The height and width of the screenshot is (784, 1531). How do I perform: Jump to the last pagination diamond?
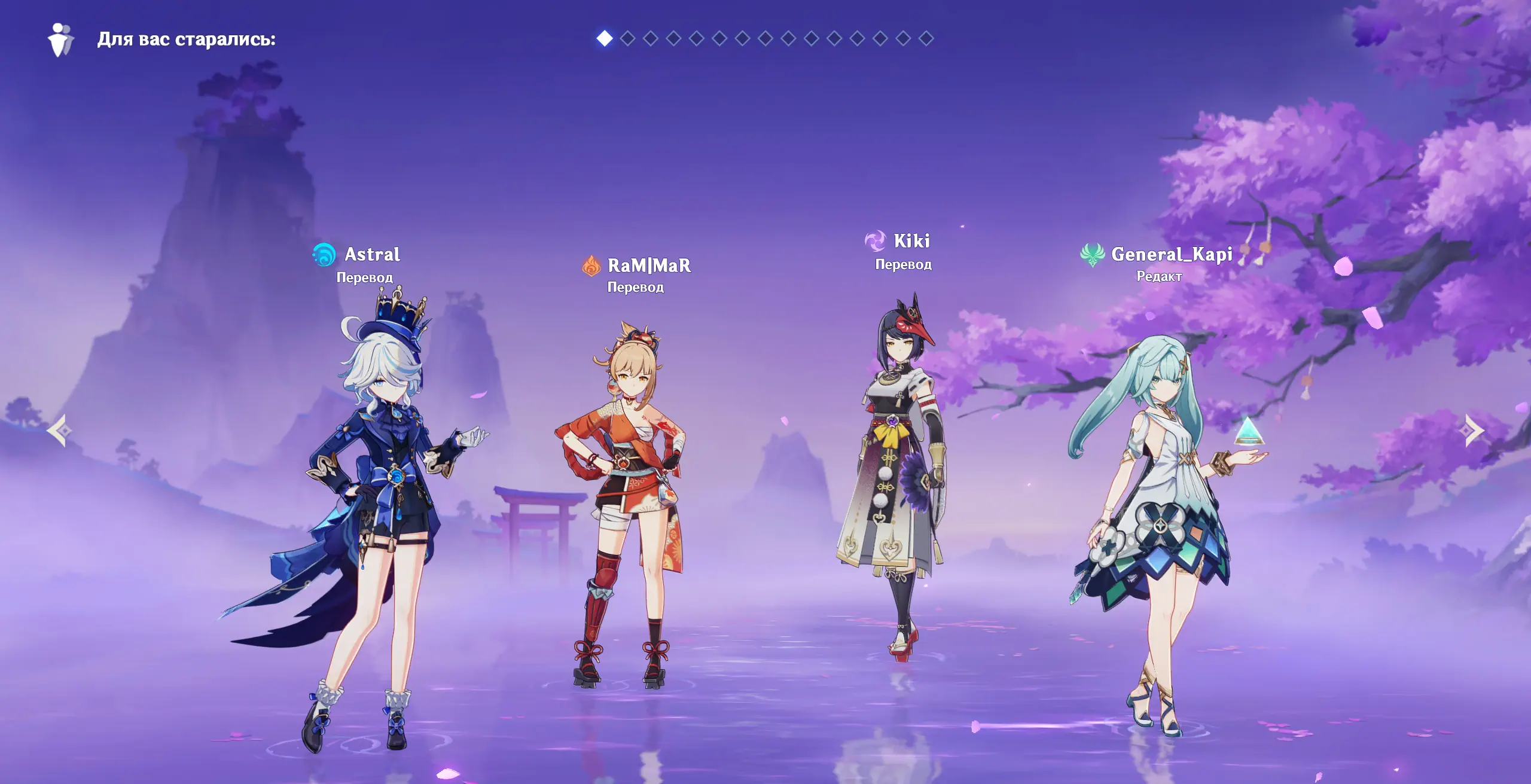926,39
